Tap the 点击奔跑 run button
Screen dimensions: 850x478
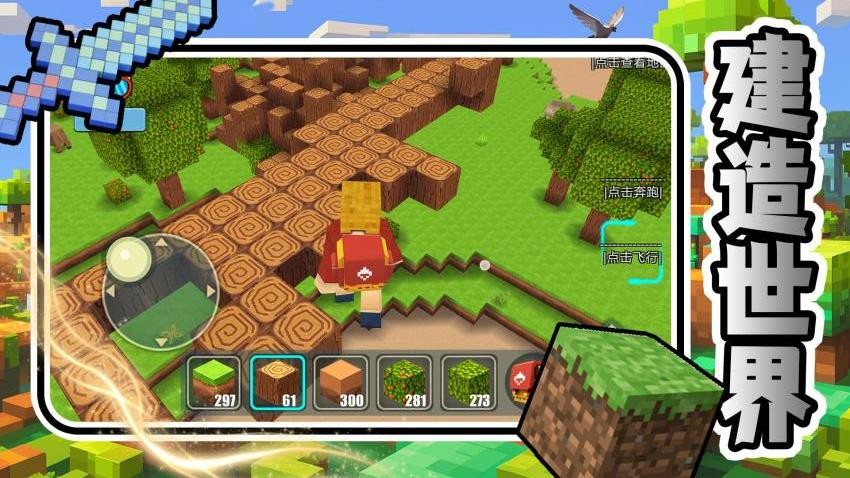point(632,191)
